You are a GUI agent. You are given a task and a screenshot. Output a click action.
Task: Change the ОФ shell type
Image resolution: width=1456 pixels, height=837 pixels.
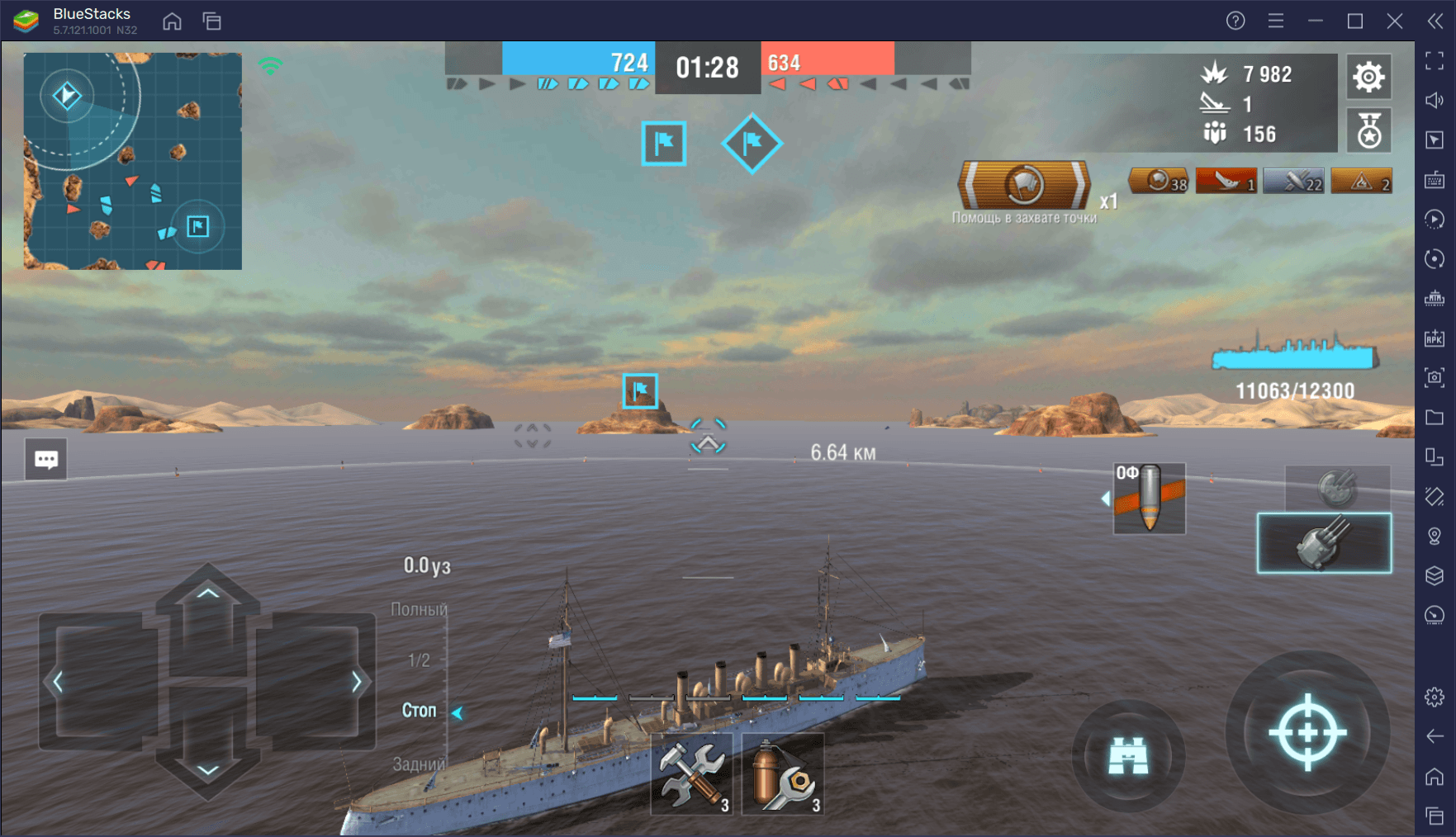point(1149,498)
